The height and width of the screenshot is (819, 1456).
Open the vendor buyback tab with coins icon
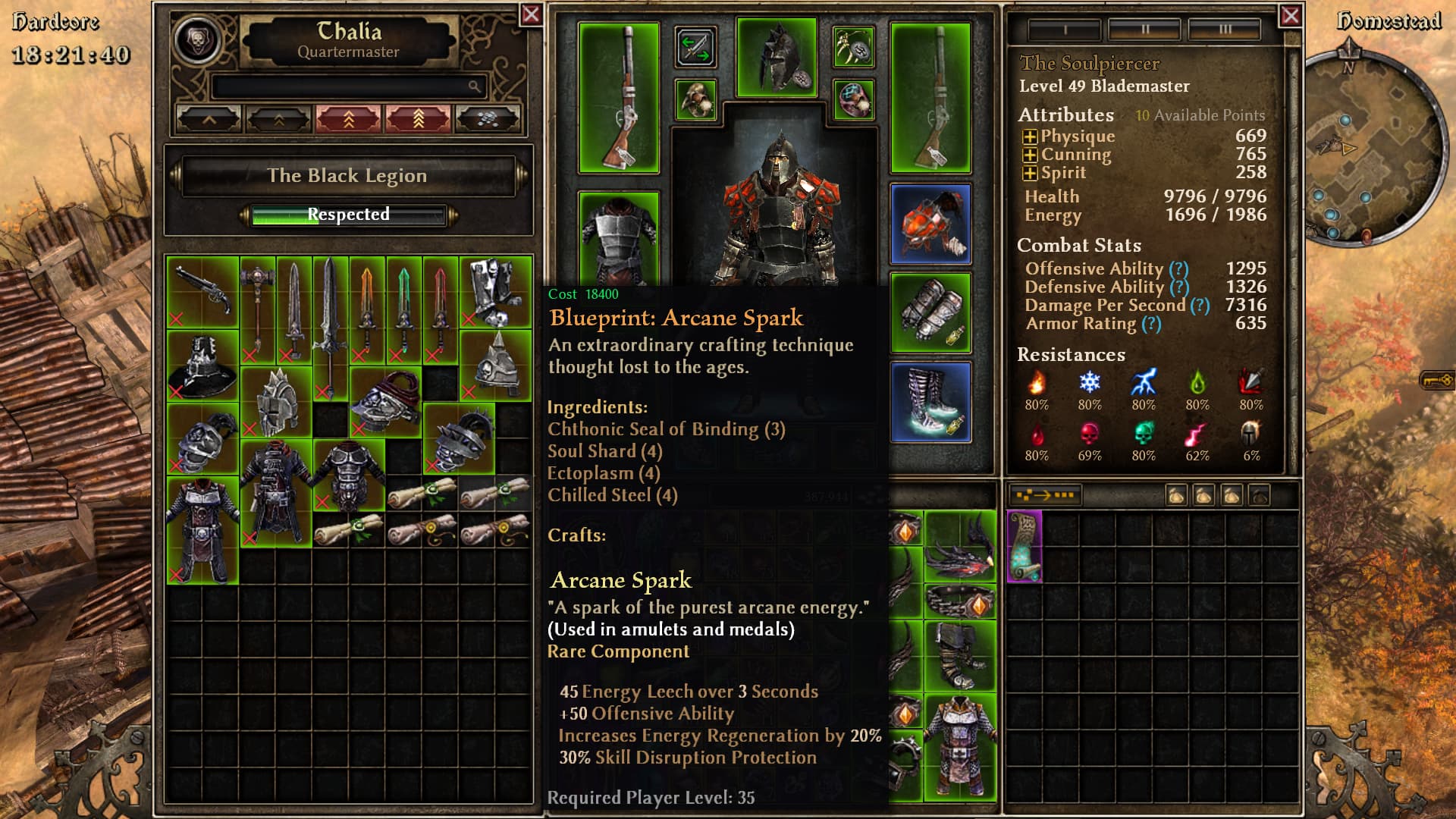pos(488,119)
